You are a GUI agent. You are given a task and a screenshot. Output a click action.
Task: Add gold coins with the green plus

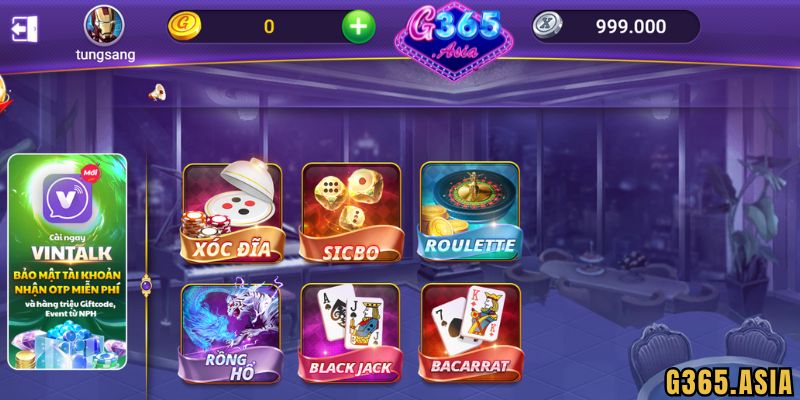(358, 27)
